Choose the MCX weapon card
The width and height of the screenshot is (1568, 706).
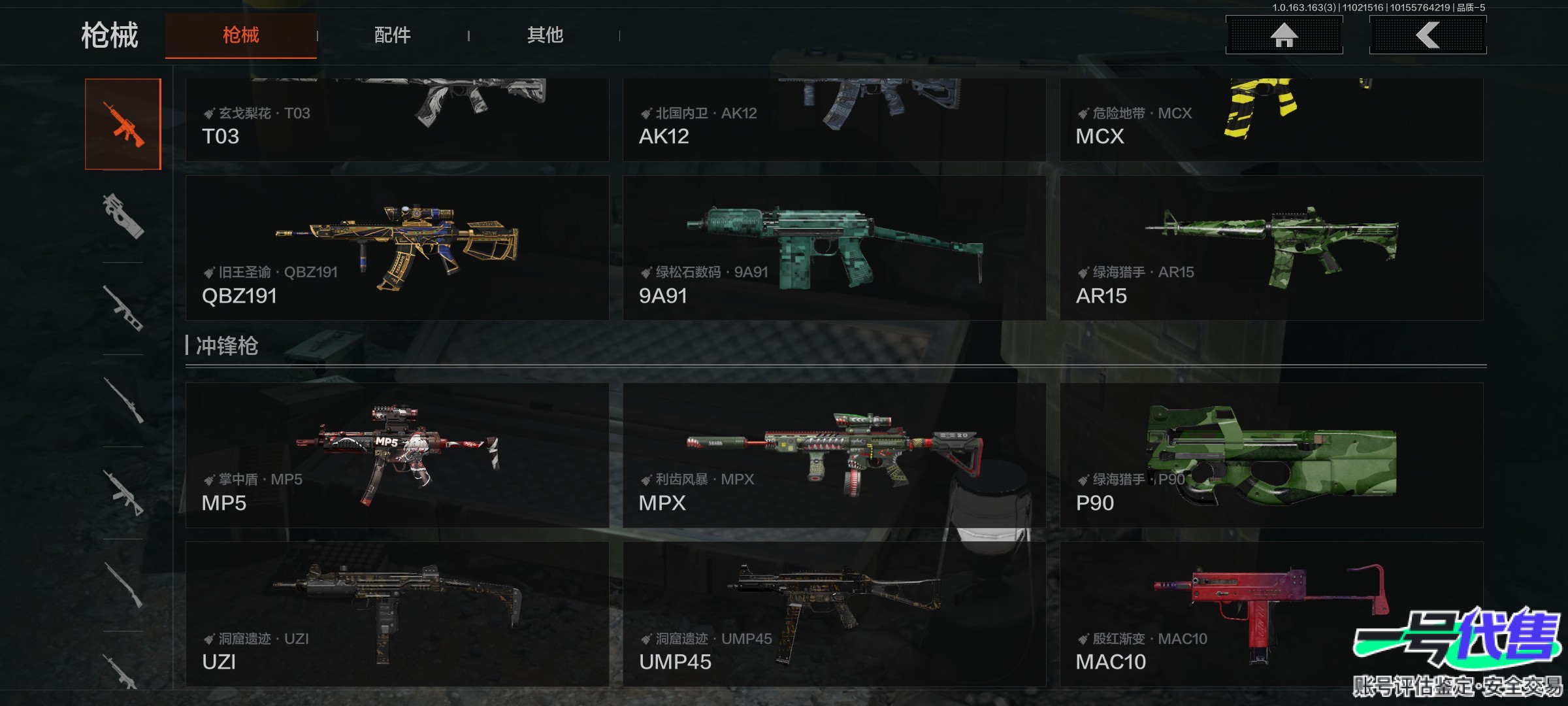pyautogui.click(x=1271, y=120)
